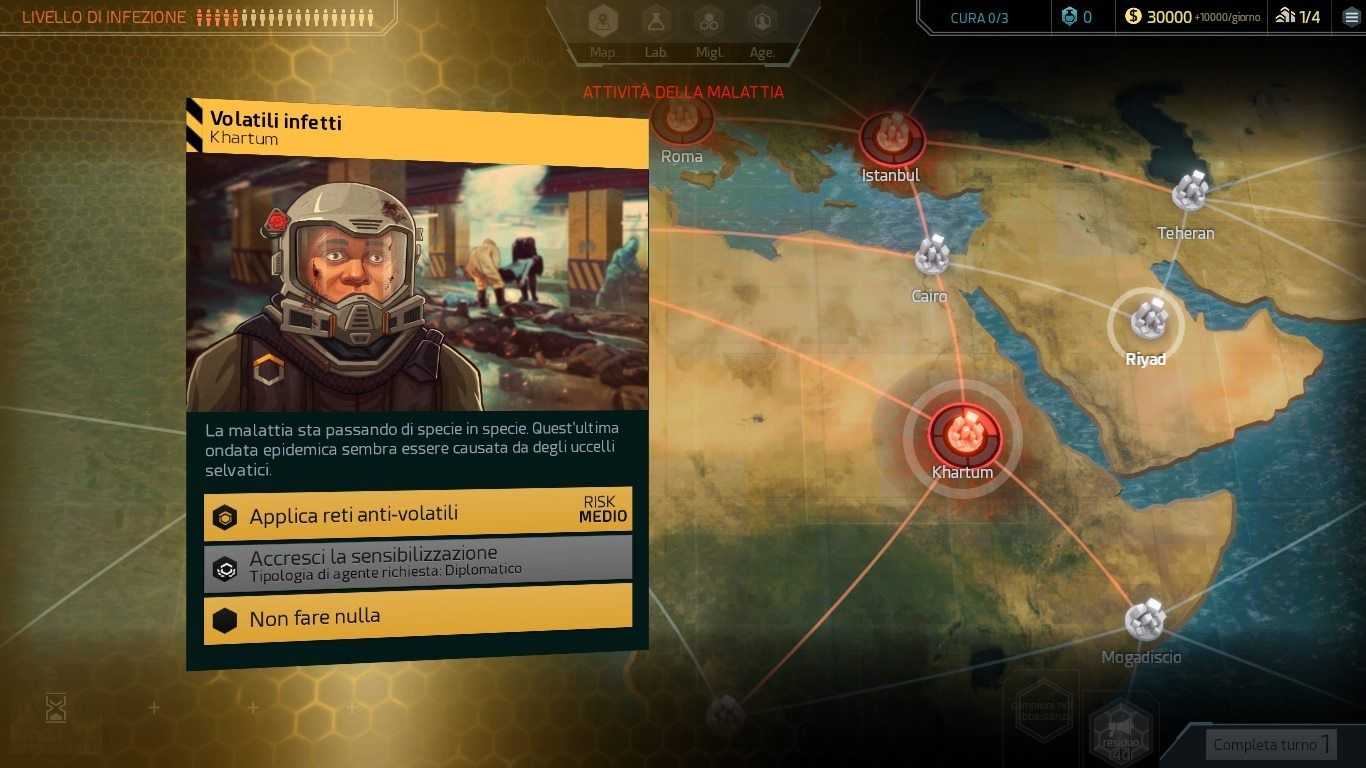Image resolution: width=1366 pixels, height=768 pixels.
Task: Select the Istanbul city marker
Action: 891,138
